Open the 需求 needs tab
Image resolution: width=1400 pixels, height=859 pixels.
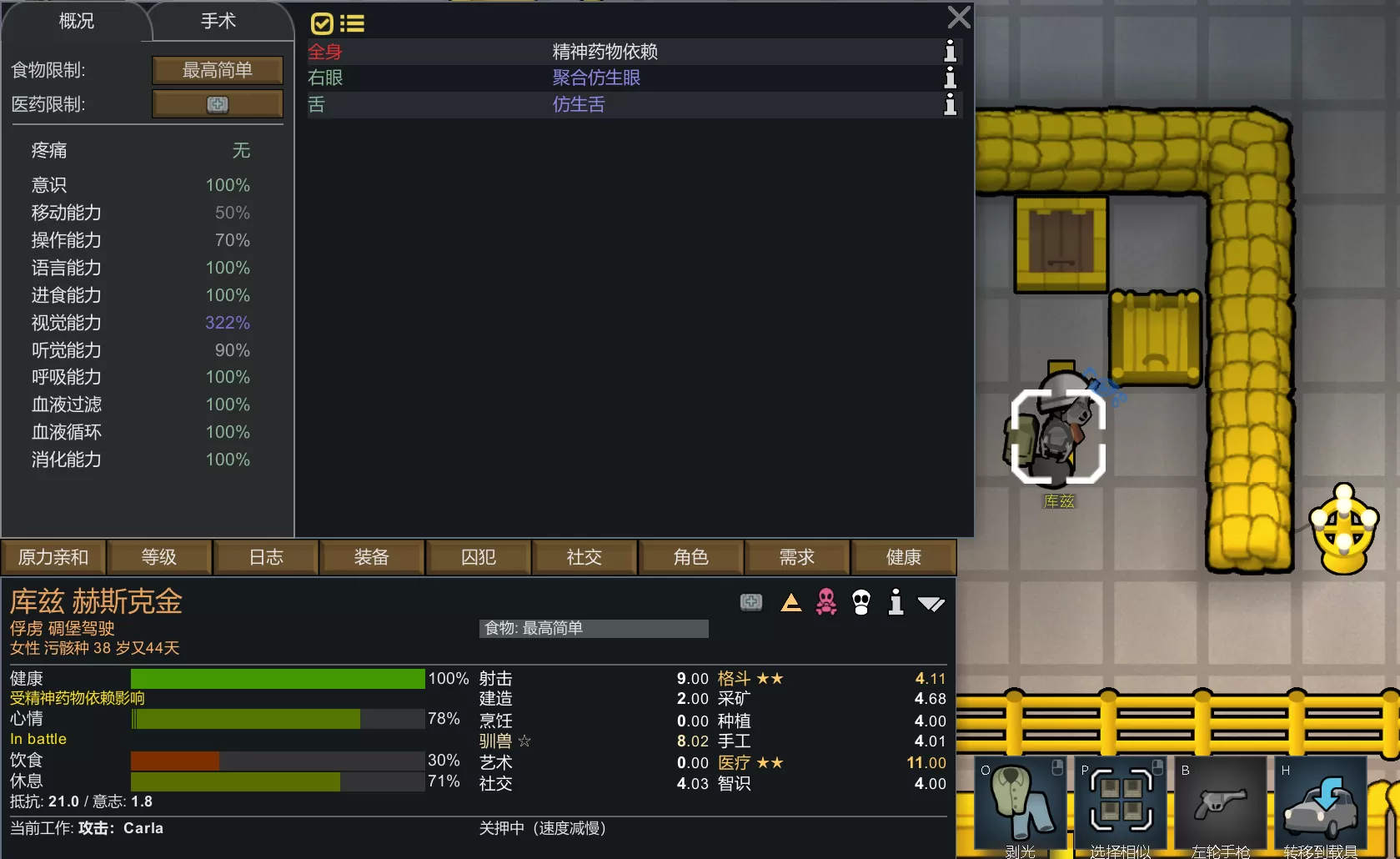[x=797, y=557]
